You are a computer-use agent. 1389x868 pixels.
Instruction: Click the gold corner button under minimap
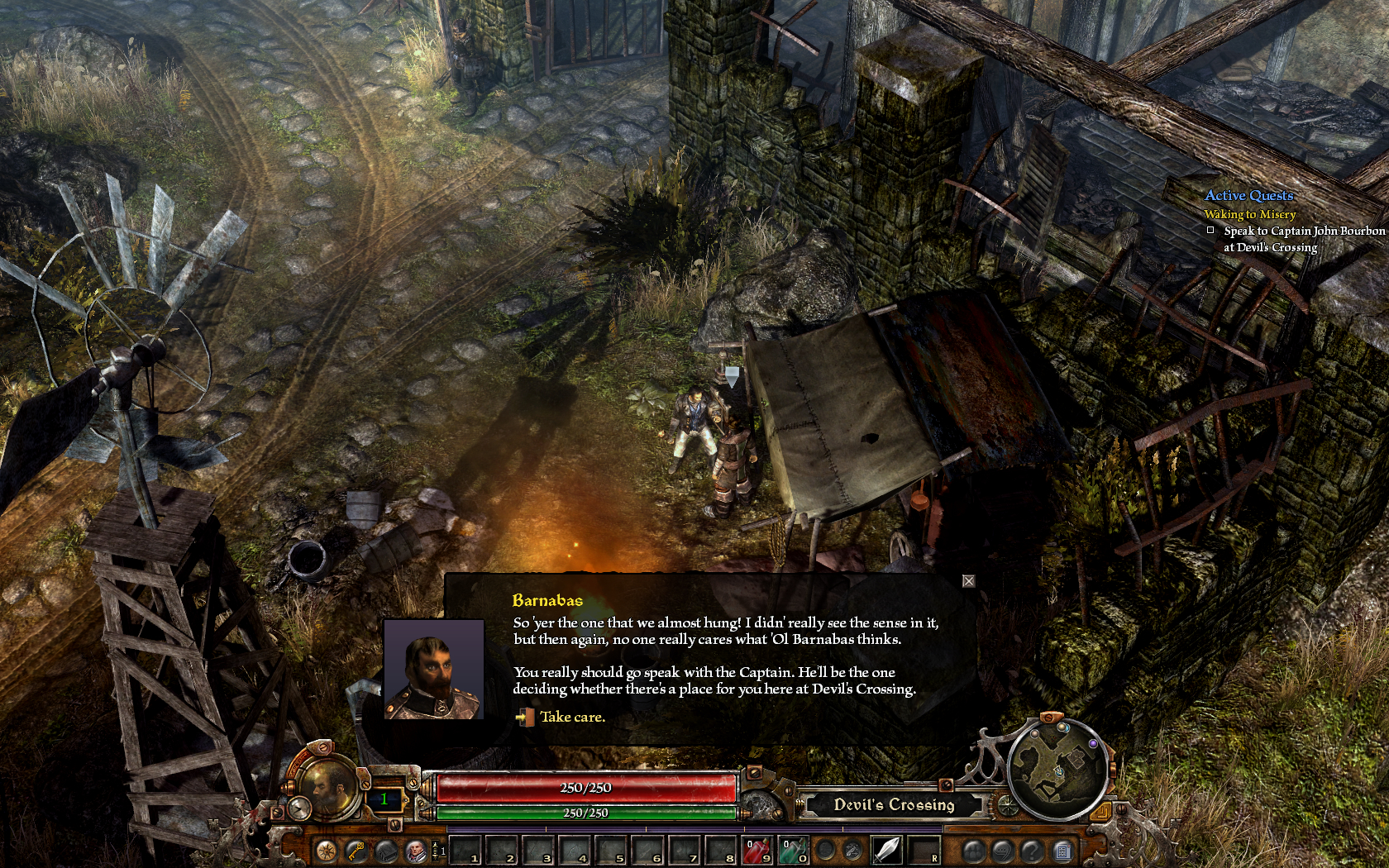1100,813
